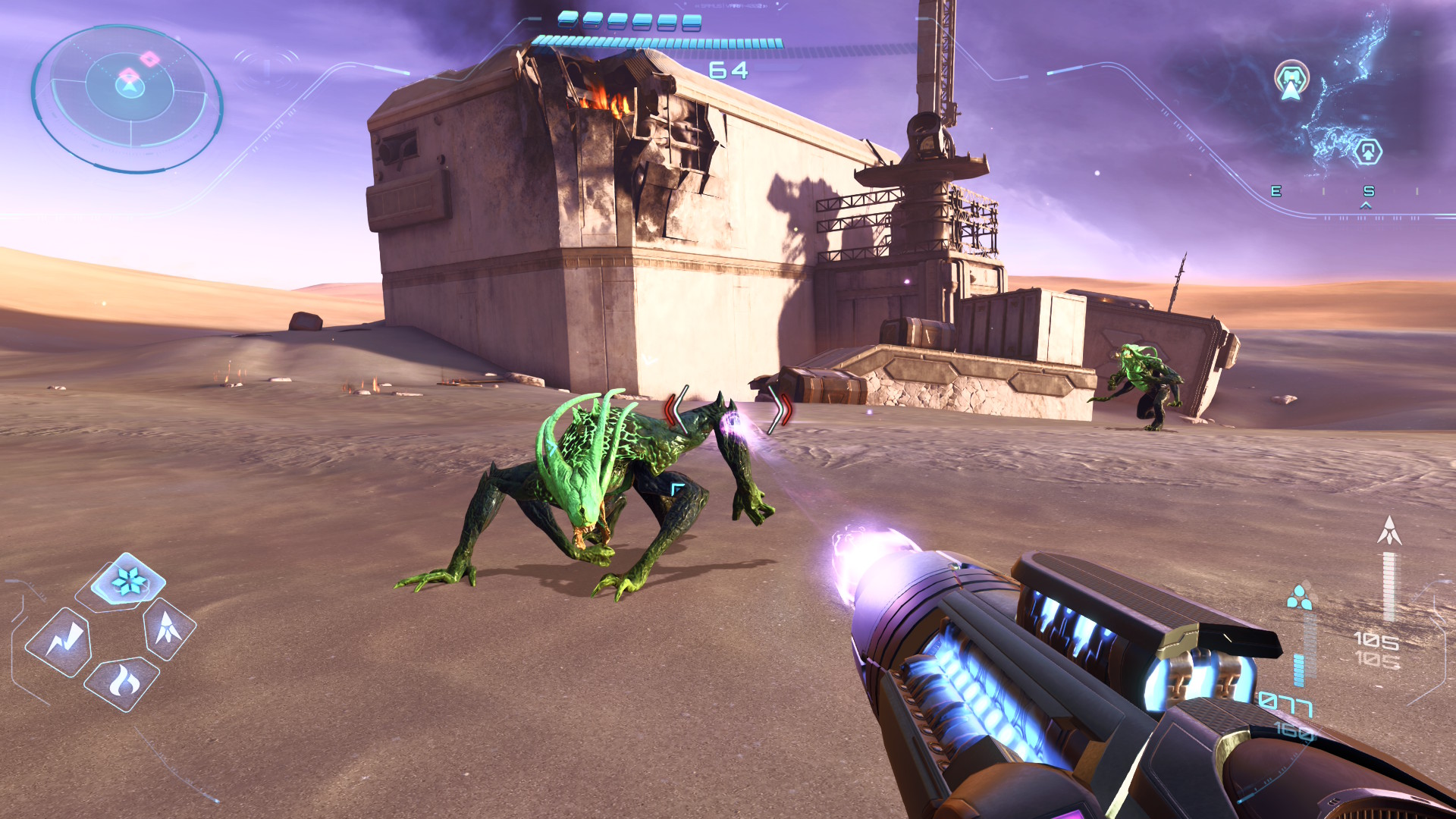The height and width of the screenshot is (819, 1456).
Task: Click the triple-droplet energy icon
Action: (1299, 598)
